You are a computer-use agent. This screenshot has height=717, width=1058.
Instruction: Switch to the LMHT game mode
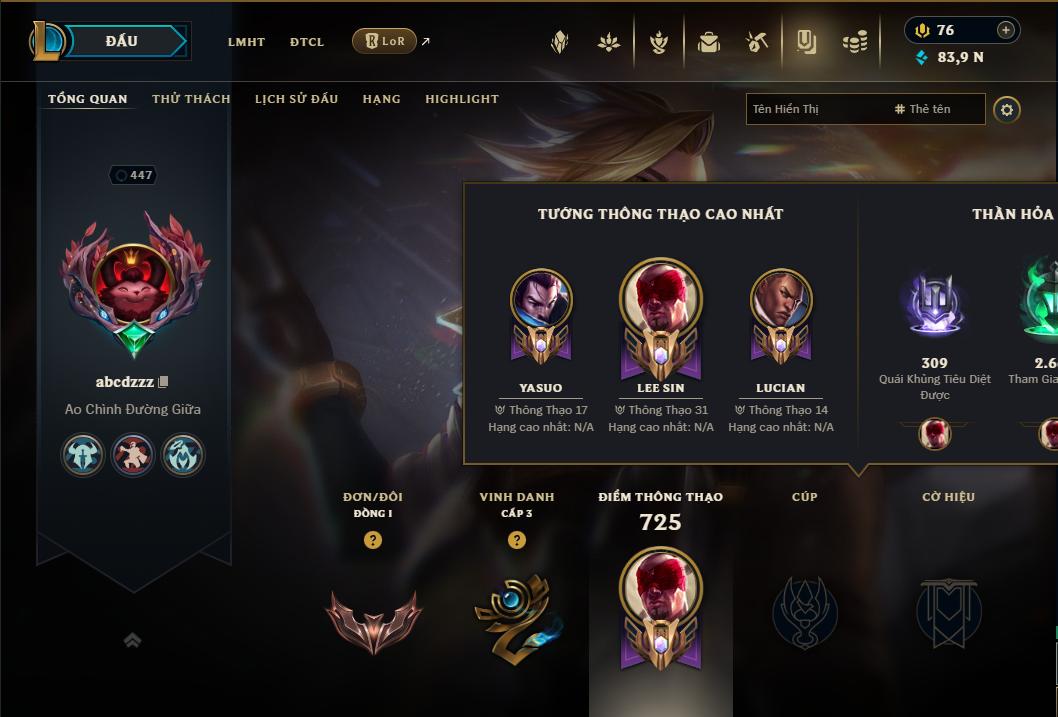(x=246, y=42)
